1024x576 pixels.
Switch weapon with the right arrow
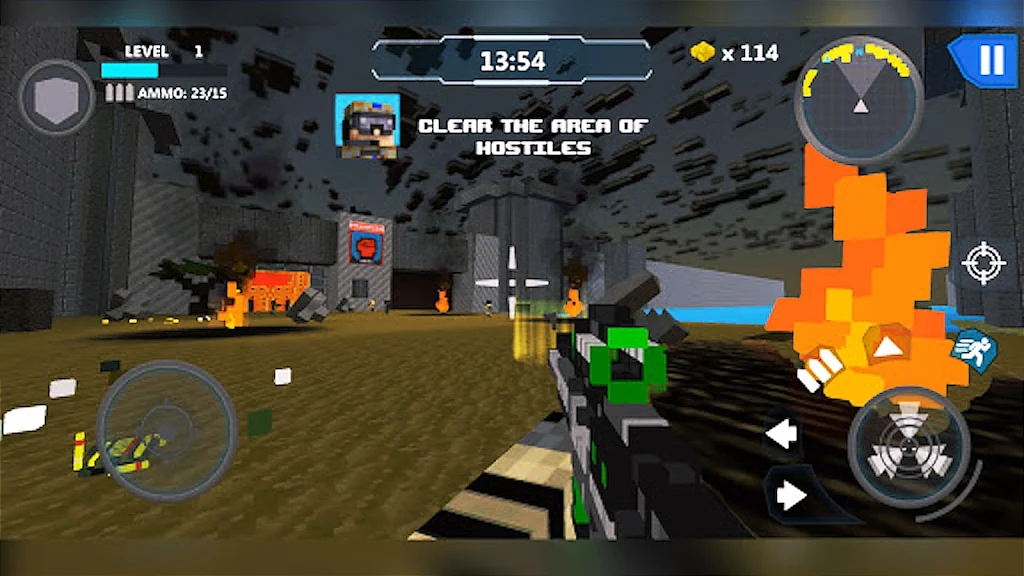[792, 496]
